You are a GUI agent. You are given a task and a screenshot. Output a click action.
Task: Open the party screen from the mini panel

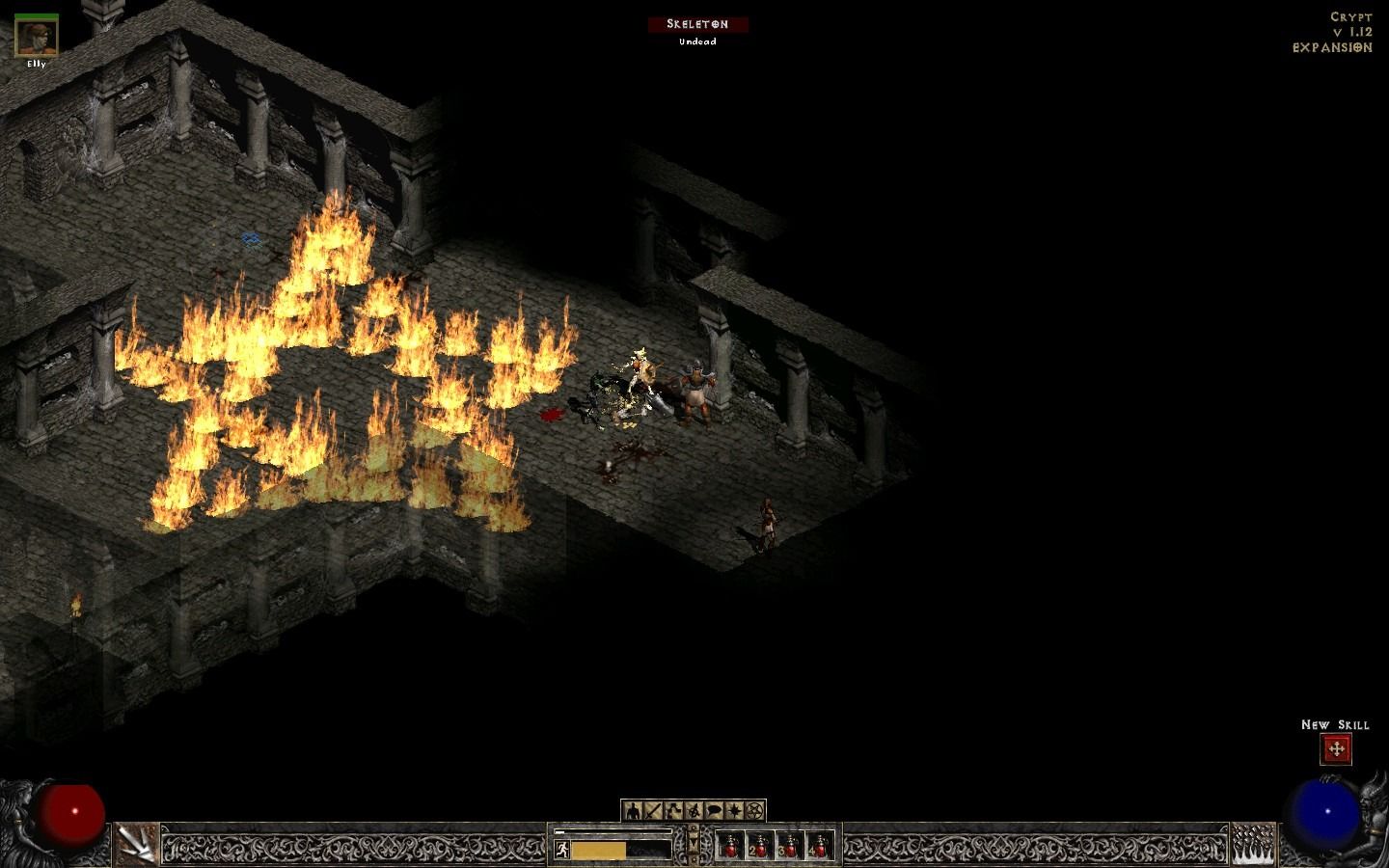pyautogui.click(x=694, y=810)
